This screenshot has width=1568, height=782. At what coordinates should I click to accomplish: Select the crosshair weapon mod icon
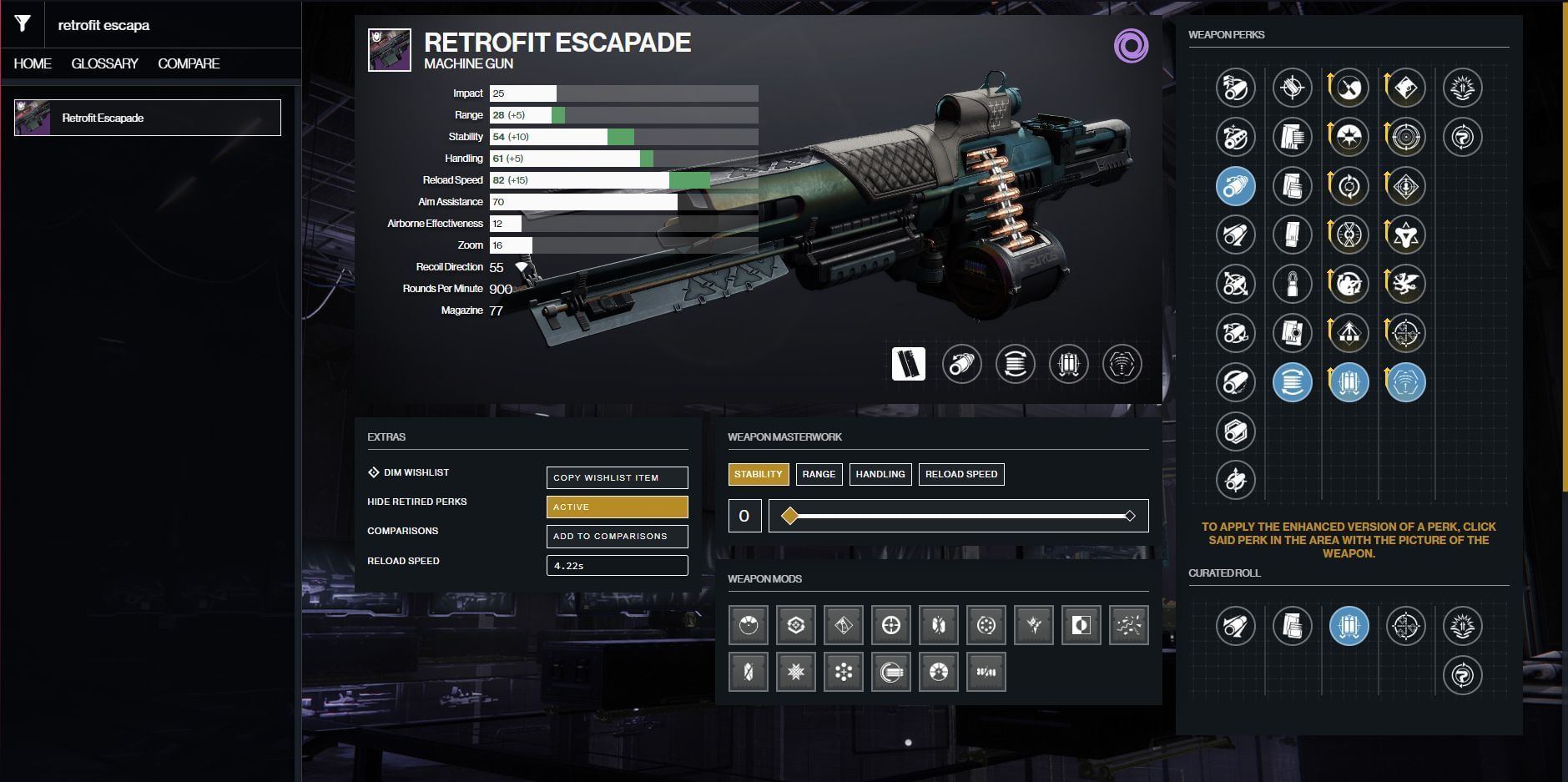[890, 625]
